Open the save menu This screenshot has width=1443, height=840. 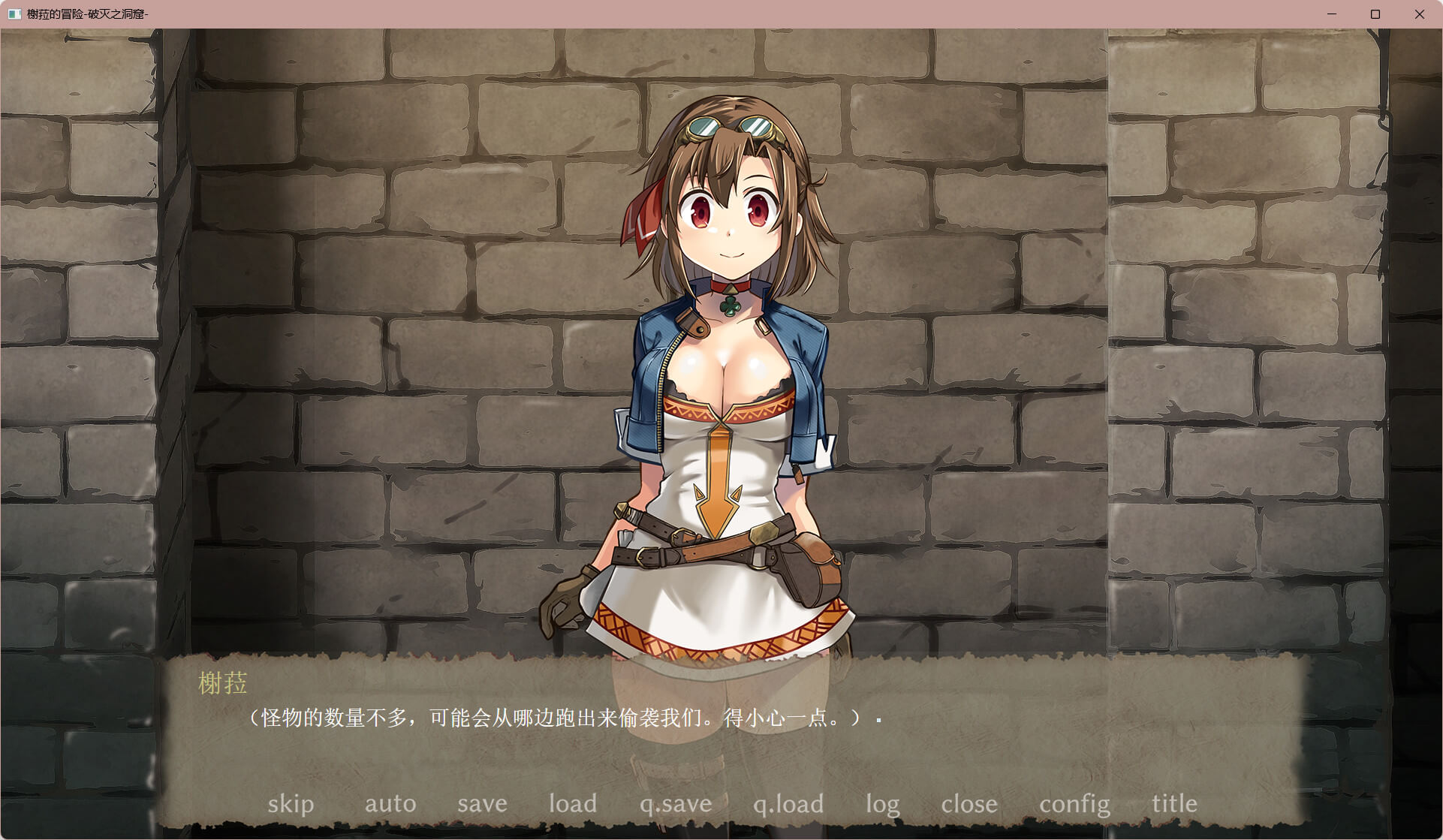point(482,804)
